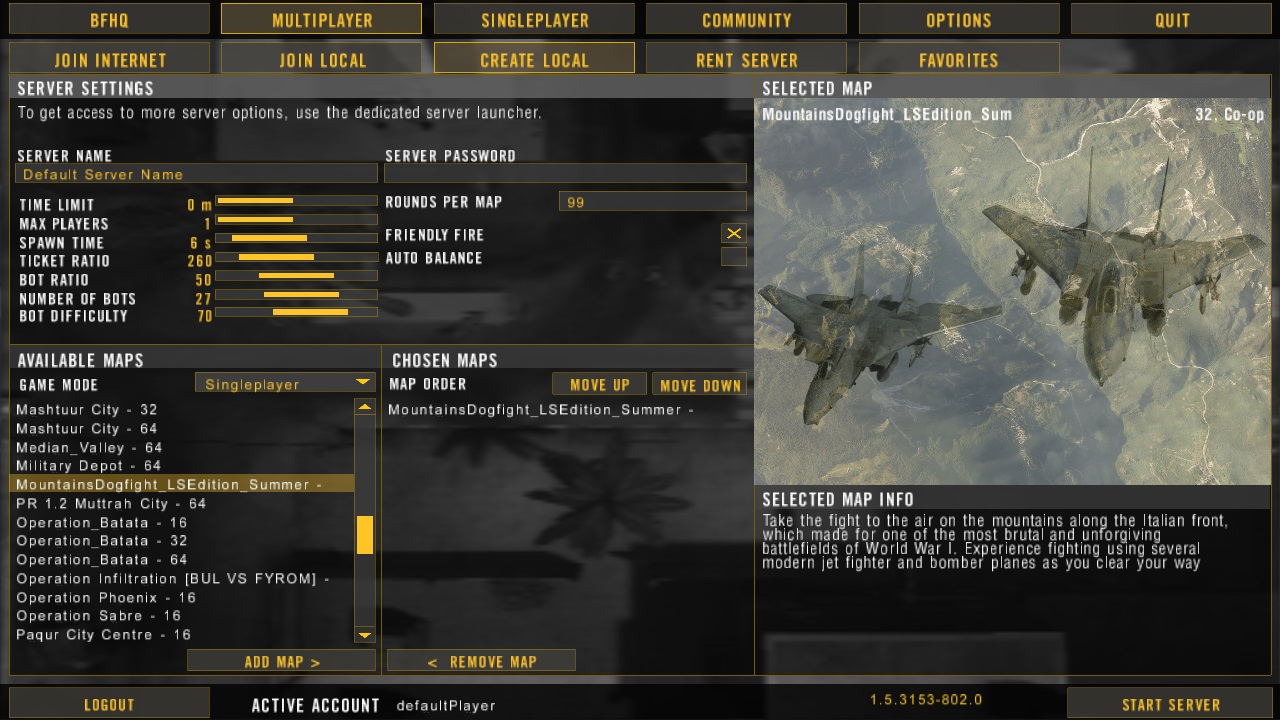This screenshot has height=720, width=1280.
Task: Start the server
Action: (1170, 704)
